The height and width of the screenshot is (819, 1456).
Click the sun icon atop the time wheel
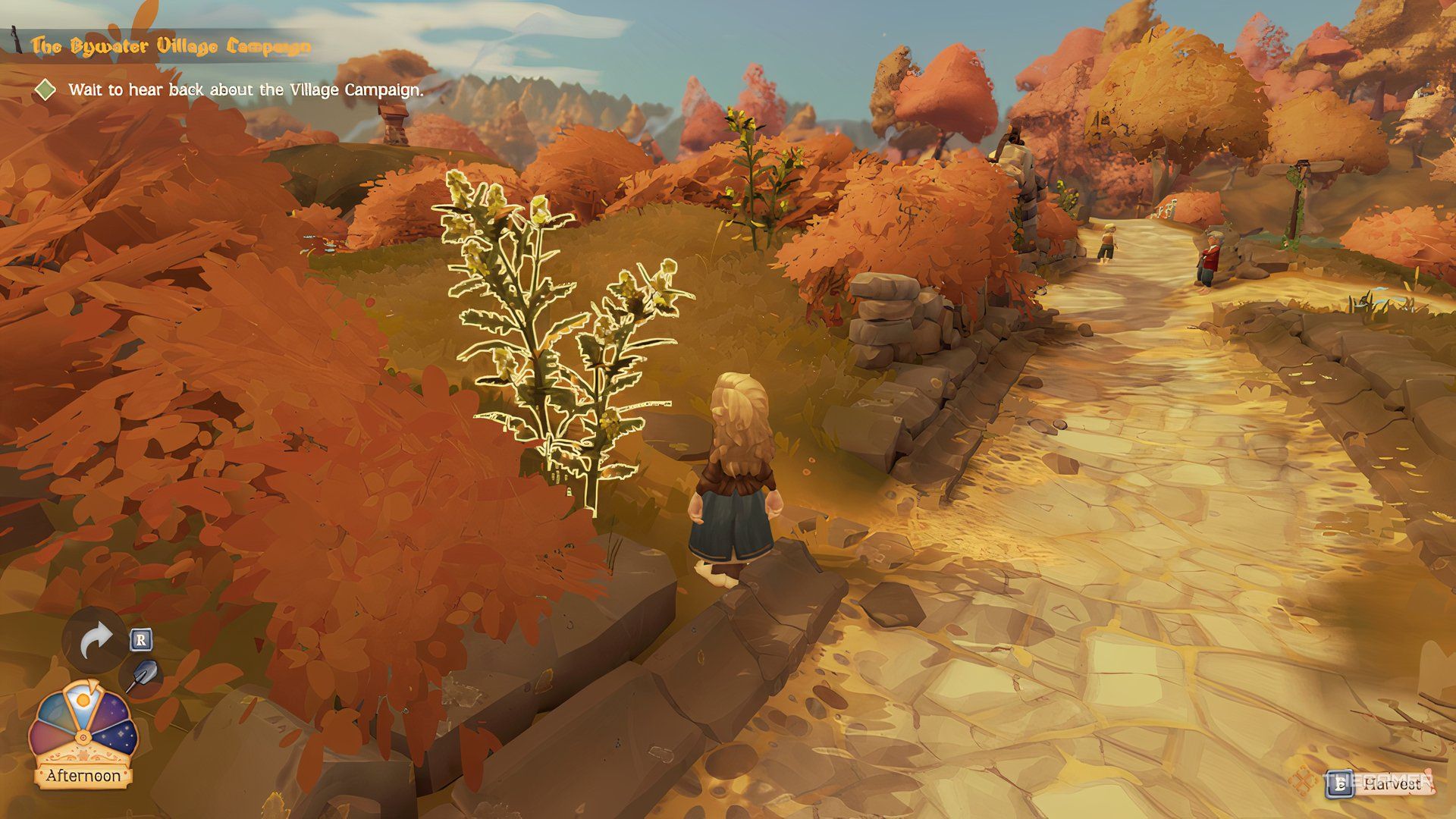pyautogui.click(x=83, y=700)
